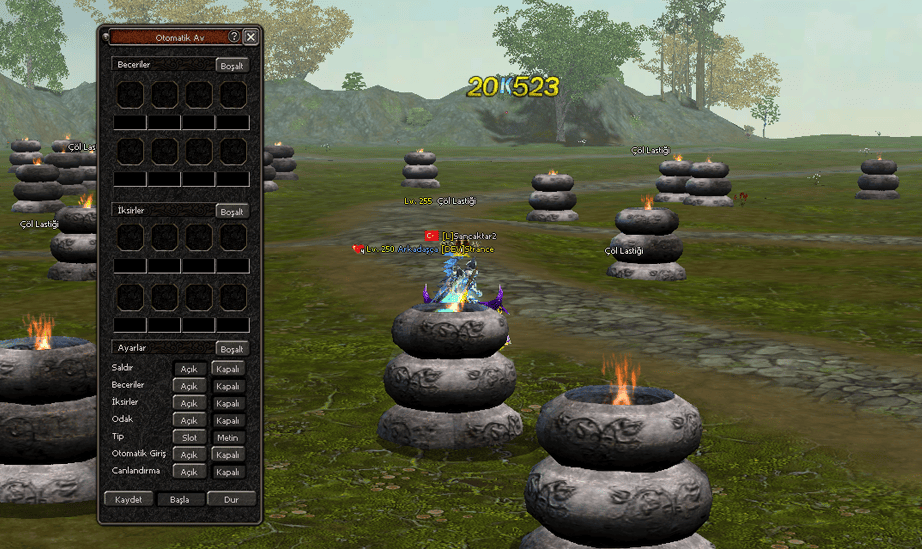This screenshot has height=549, width=922.
Task: Set Canlandırma to Kapalı
Action: click(228, 472)
